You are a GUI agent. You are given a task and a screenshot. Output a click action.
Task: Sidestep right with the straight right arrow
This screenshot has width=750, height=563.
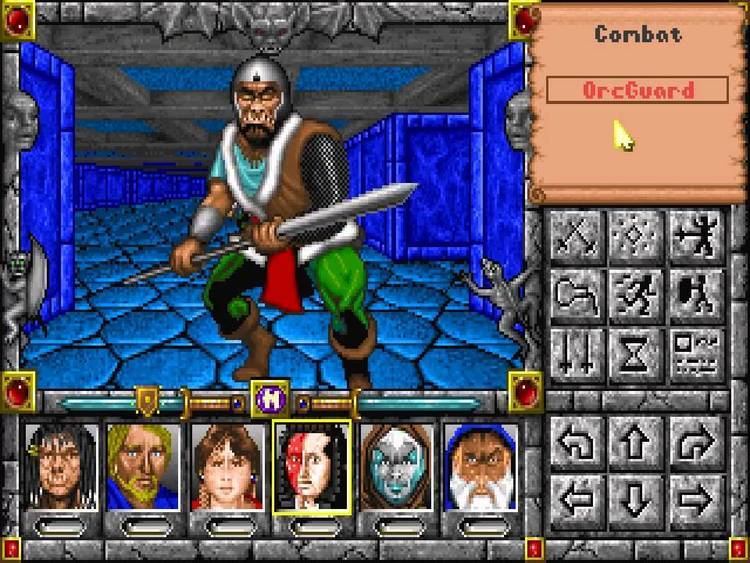(697, 495)
